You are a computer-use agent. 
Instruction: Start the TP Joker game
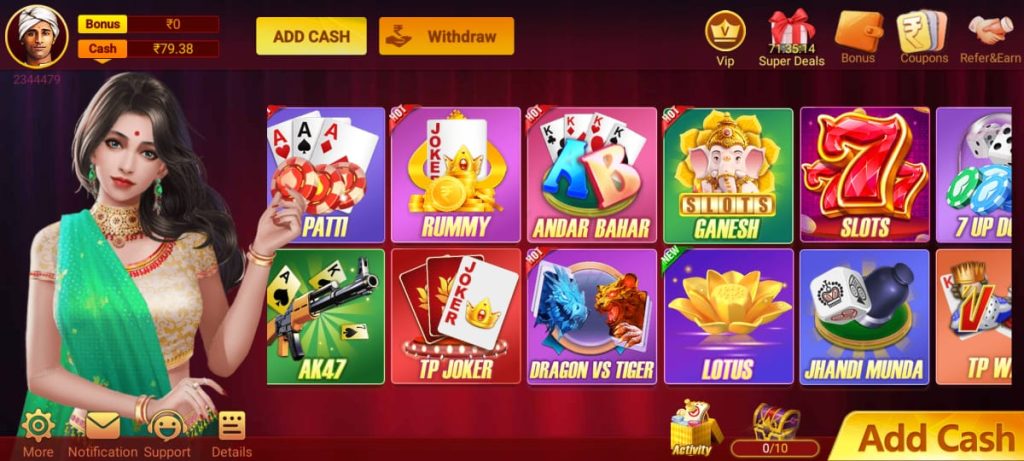[455, 316]
